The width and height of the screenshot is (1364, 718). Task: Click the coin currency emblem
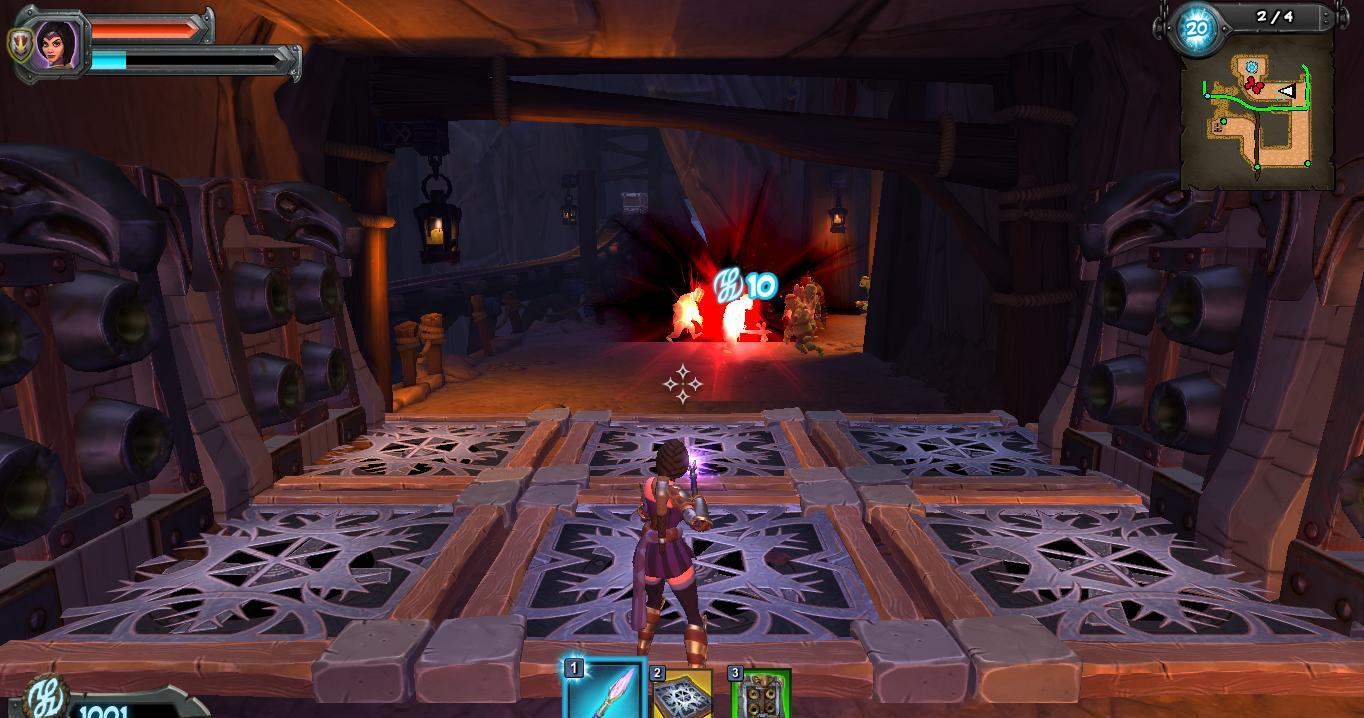(43, 697)
